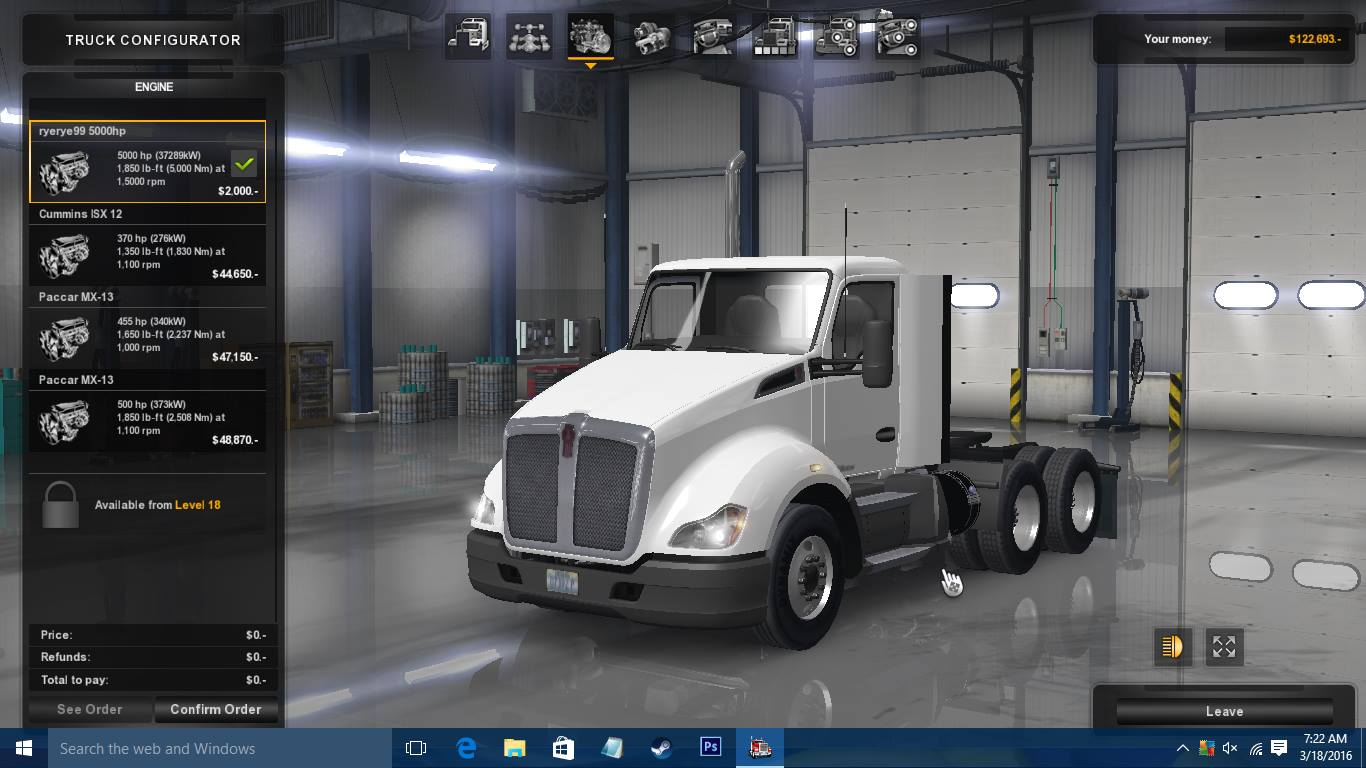Open the interior steering wheel tab
This screenshot has height=768, width=1366.
click(x=713, y=37)
